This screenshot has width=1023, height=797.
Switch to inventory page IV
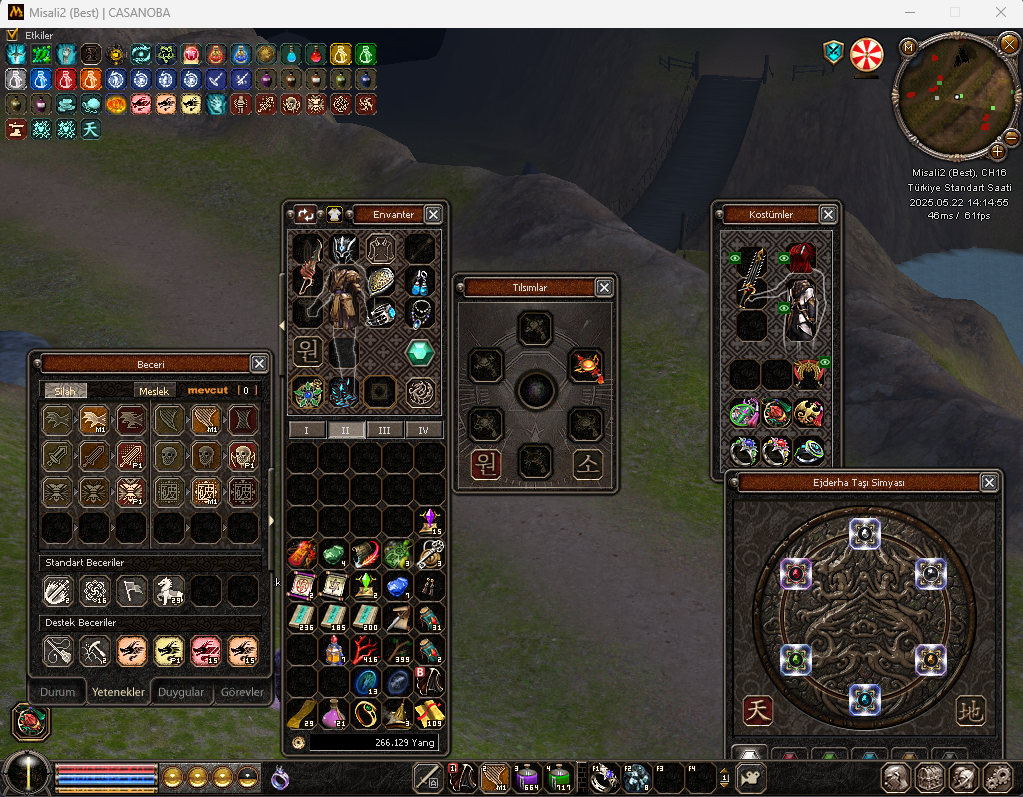423,430
